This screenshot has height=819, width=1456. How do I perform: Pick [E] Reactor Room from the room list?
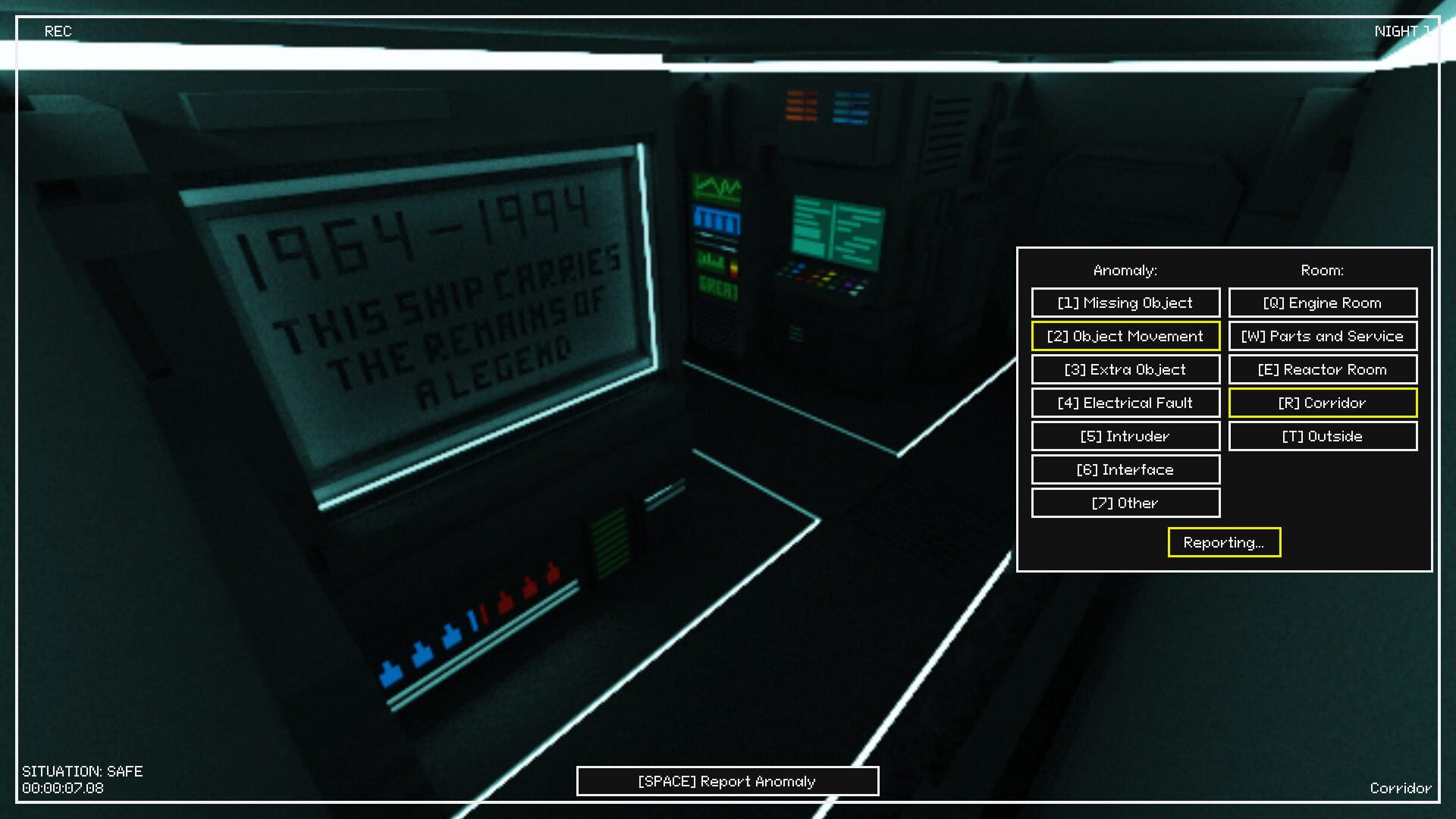tap(1323, 369)
